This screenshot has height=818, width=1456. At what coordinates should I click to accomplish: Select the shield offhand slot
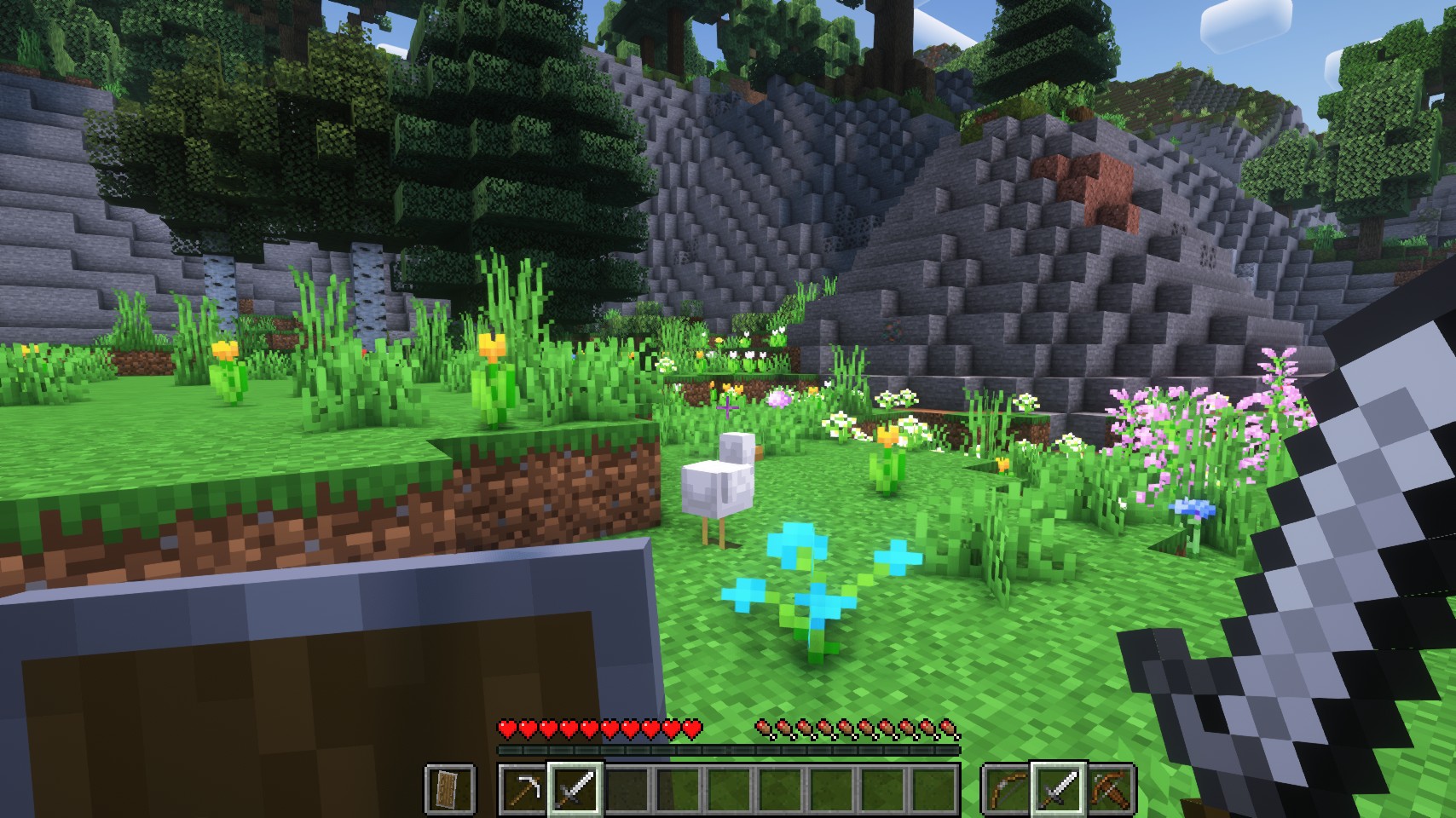click(449, 788)
